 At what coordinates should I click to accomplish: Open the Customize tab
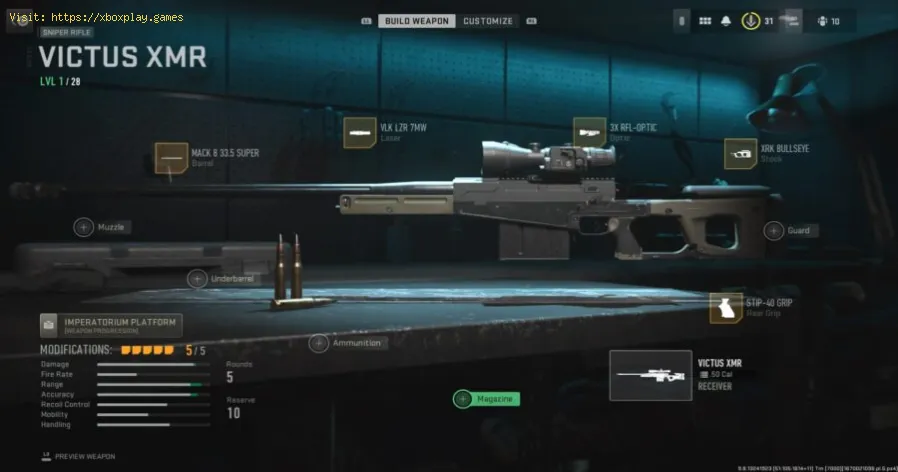(x=488, y=20)
